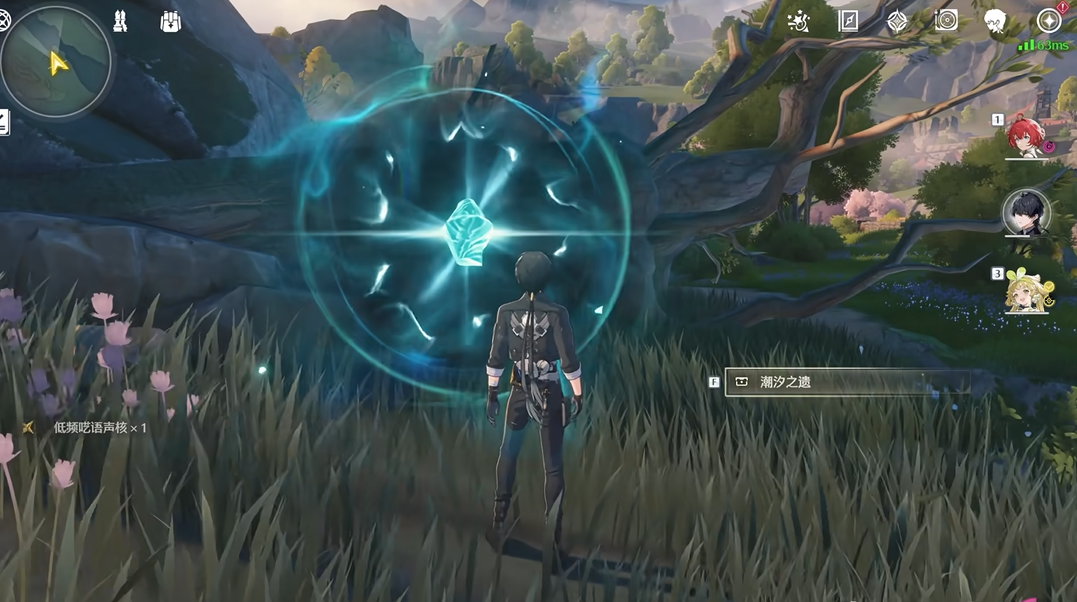Open the chess-piece icon beside the minimap
1077x602 pixels.
pos(120,21)
